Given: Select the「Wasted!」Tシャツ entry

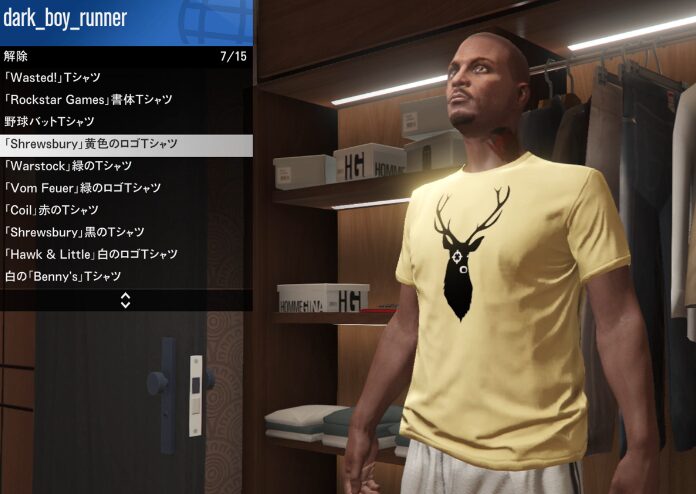Looking at the screenshot, I should click(126, 78).
